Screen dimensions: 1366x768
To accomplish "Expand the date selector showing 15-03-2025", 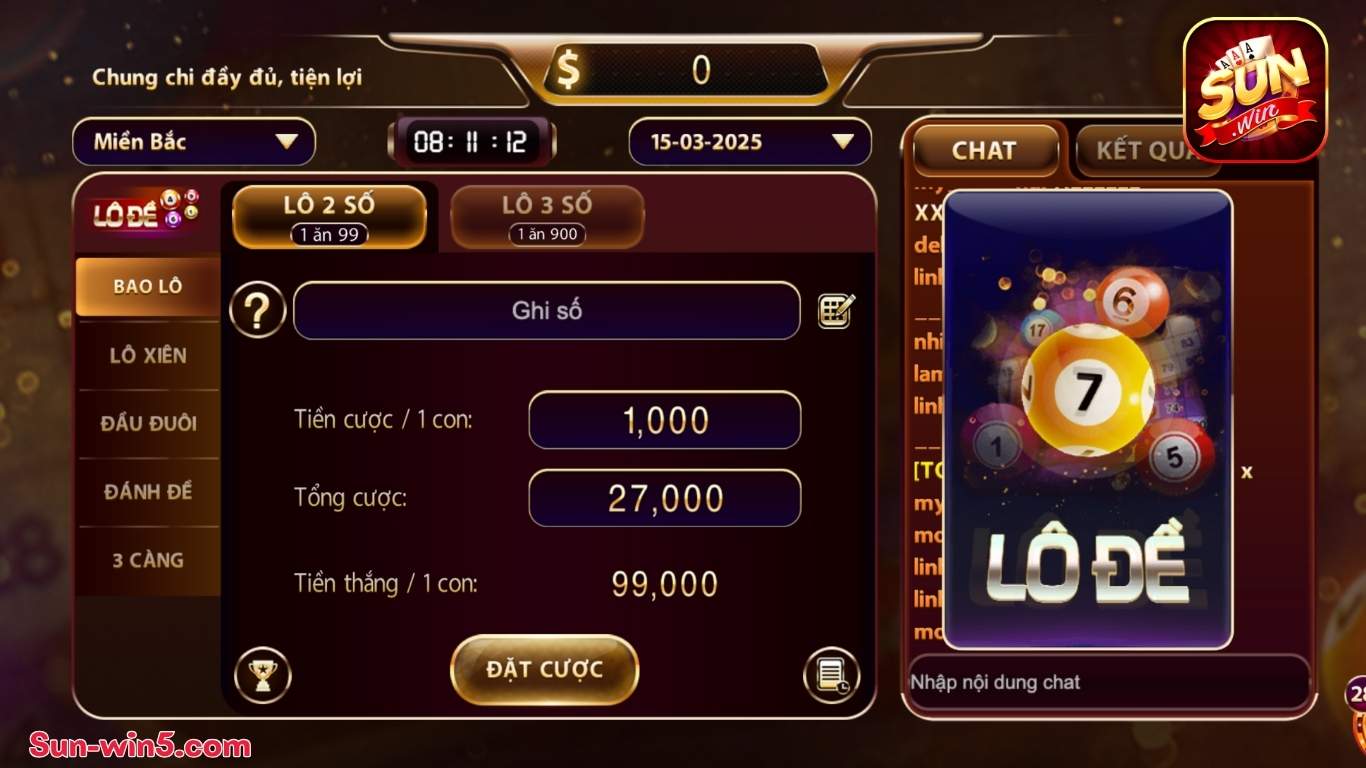I will click(748, 141).
